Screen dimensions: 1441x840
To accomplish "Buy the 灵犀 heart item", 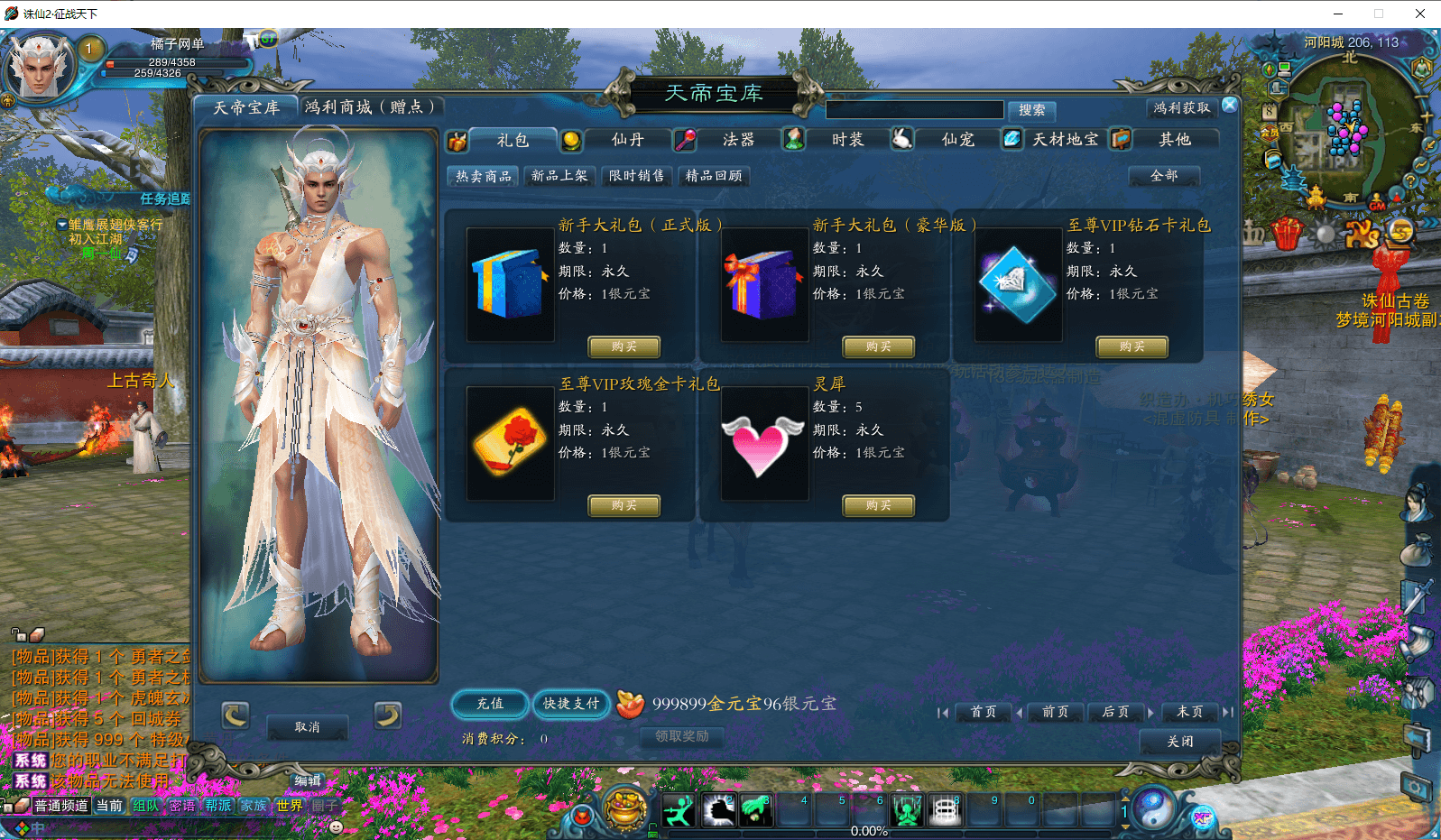I will click(878, 505).
